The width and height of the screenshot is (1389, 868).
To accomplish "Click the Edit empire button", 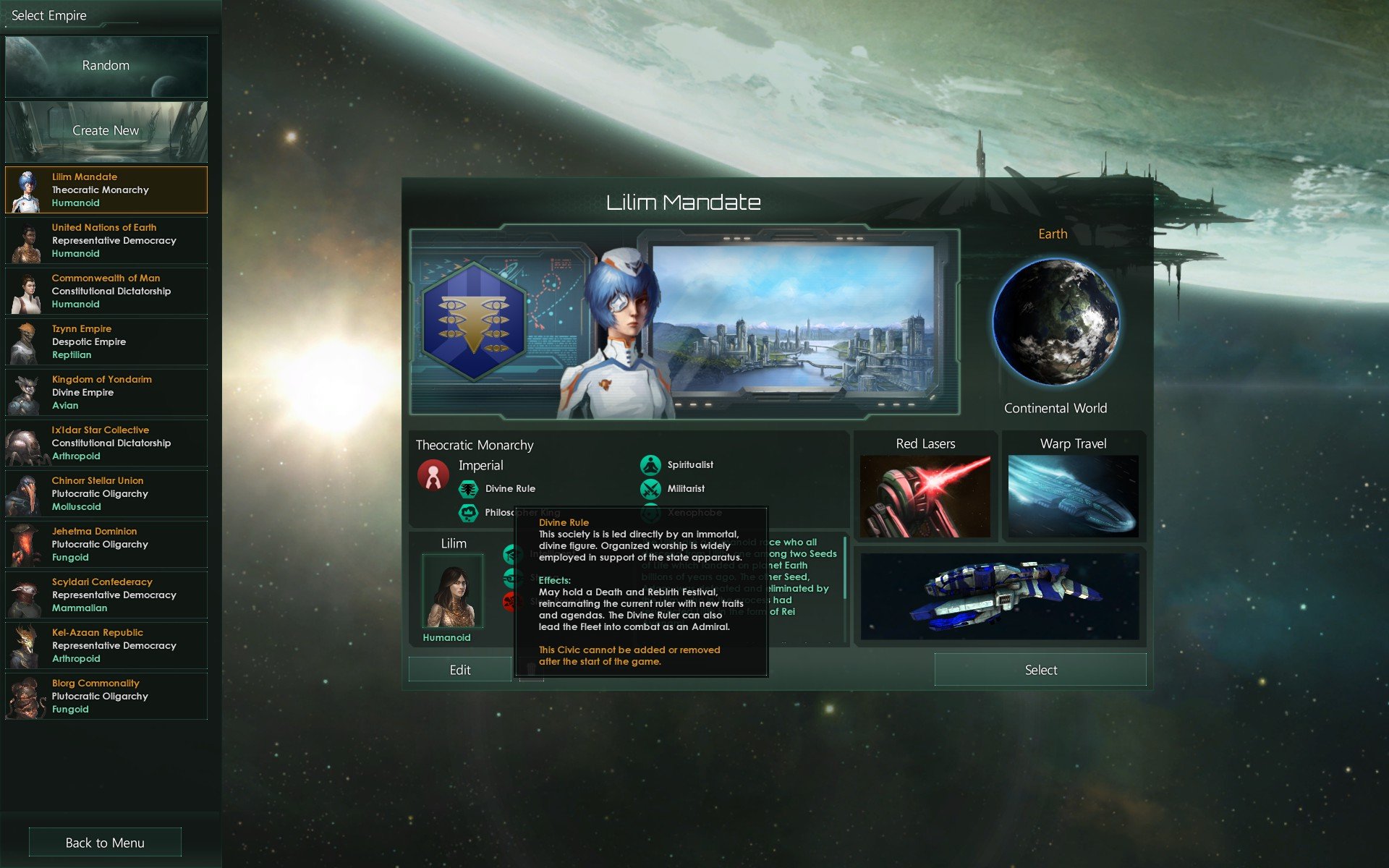I will tap(460, 670).
